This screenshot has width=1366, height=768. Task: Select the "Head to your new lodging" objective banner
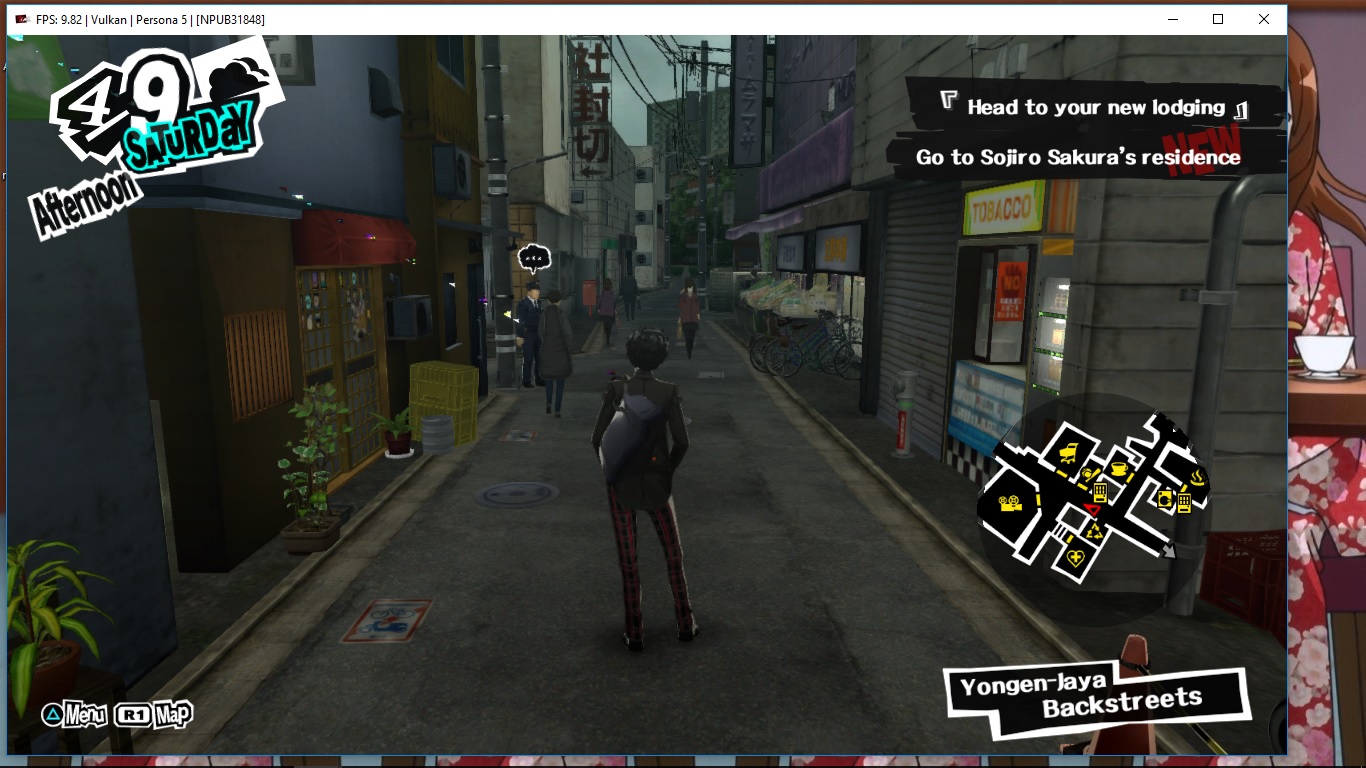[x=1095, y=107]
